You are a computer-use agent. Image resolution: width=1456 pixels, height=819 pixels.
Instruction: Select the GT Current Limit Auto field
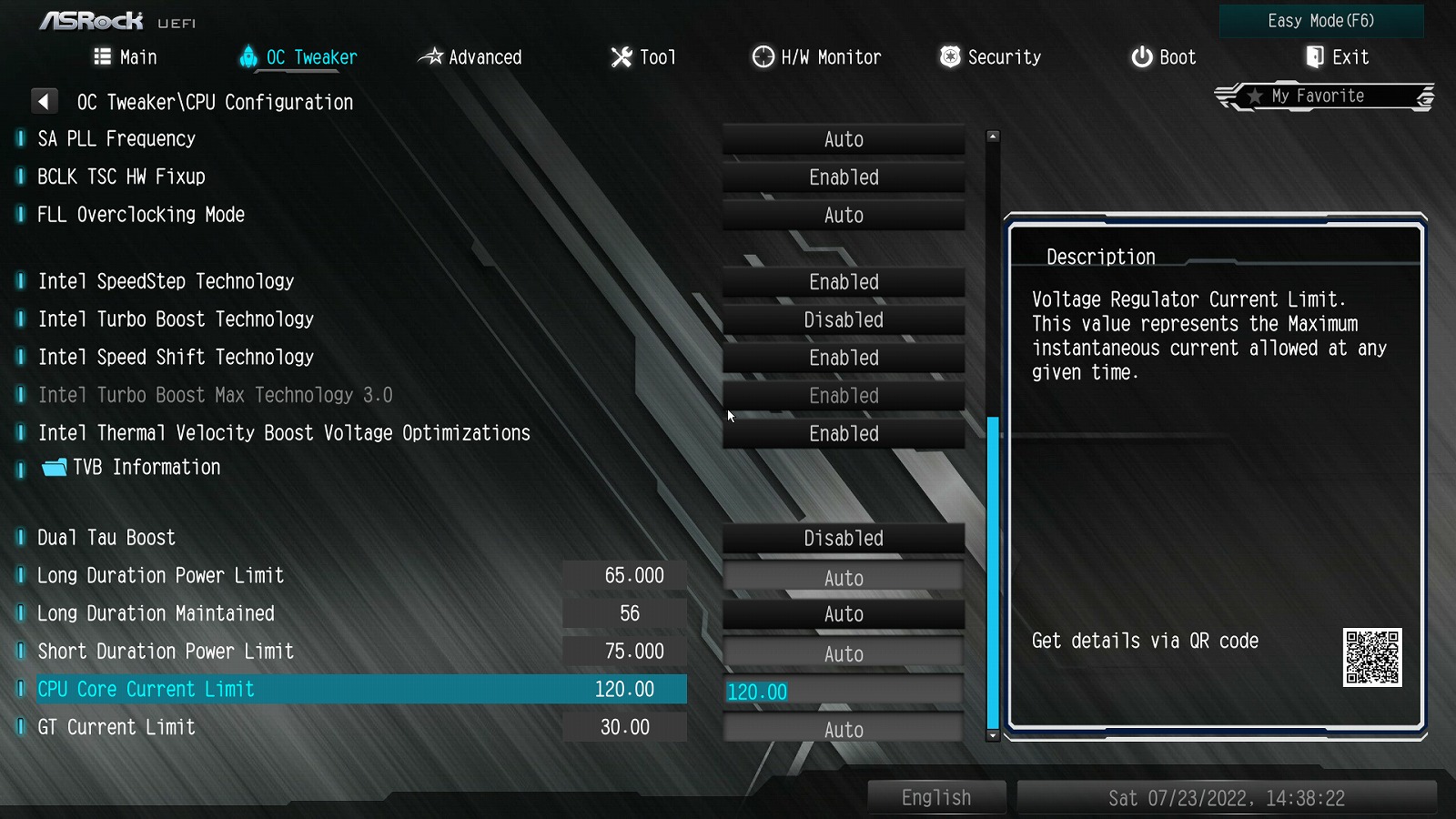(844, 730)
